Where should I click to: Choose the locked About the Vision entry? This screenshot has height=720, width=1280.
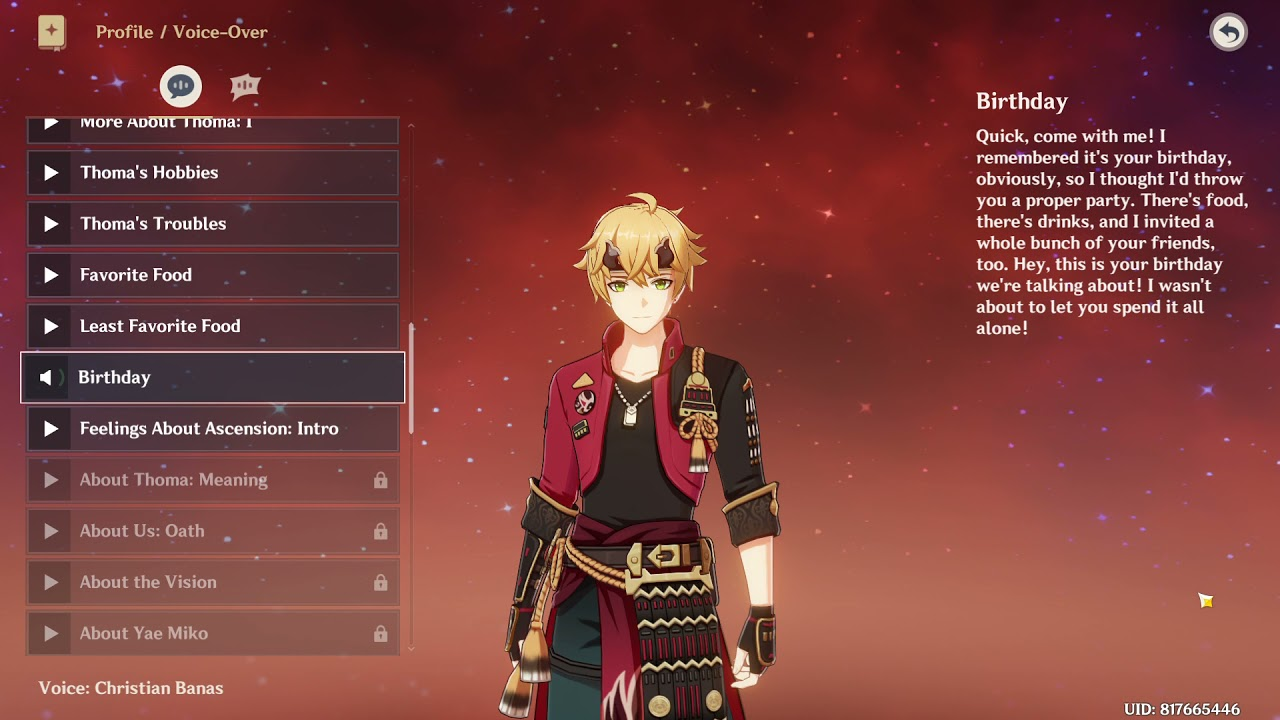click(x=212, y=582)
